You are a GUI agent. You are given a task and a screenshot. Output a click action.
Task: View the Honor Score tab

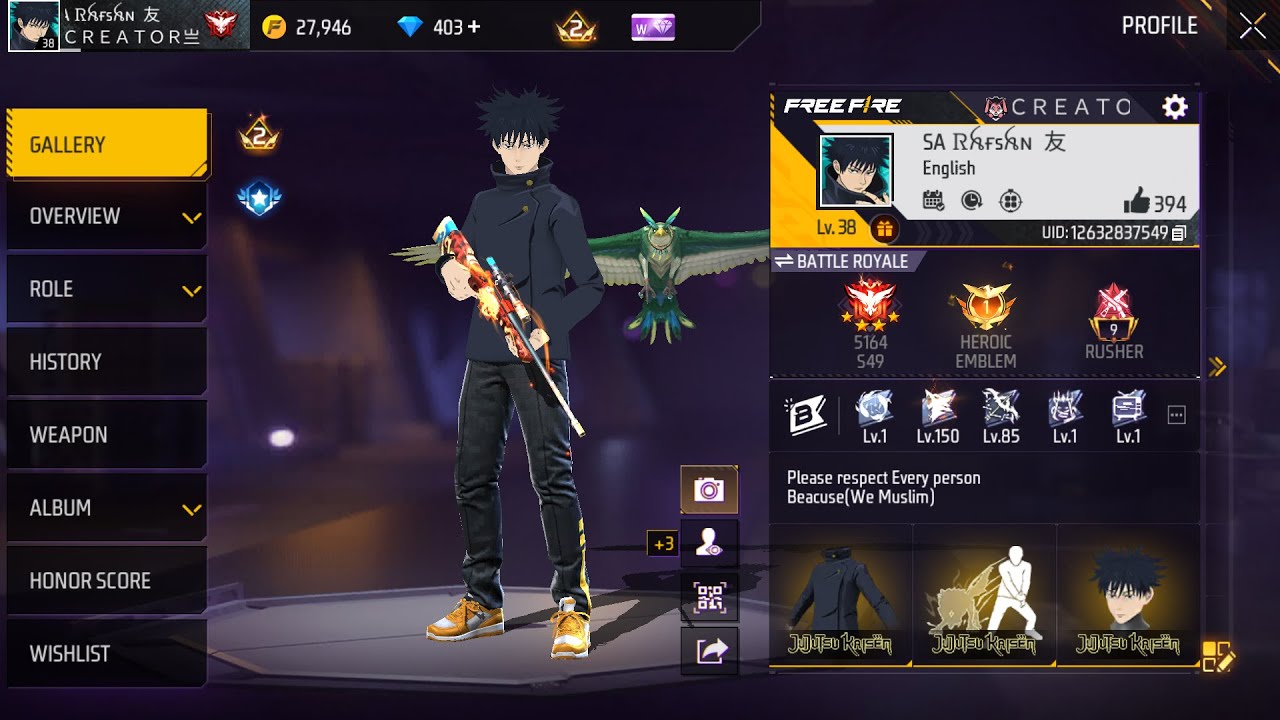pos(107,581)
